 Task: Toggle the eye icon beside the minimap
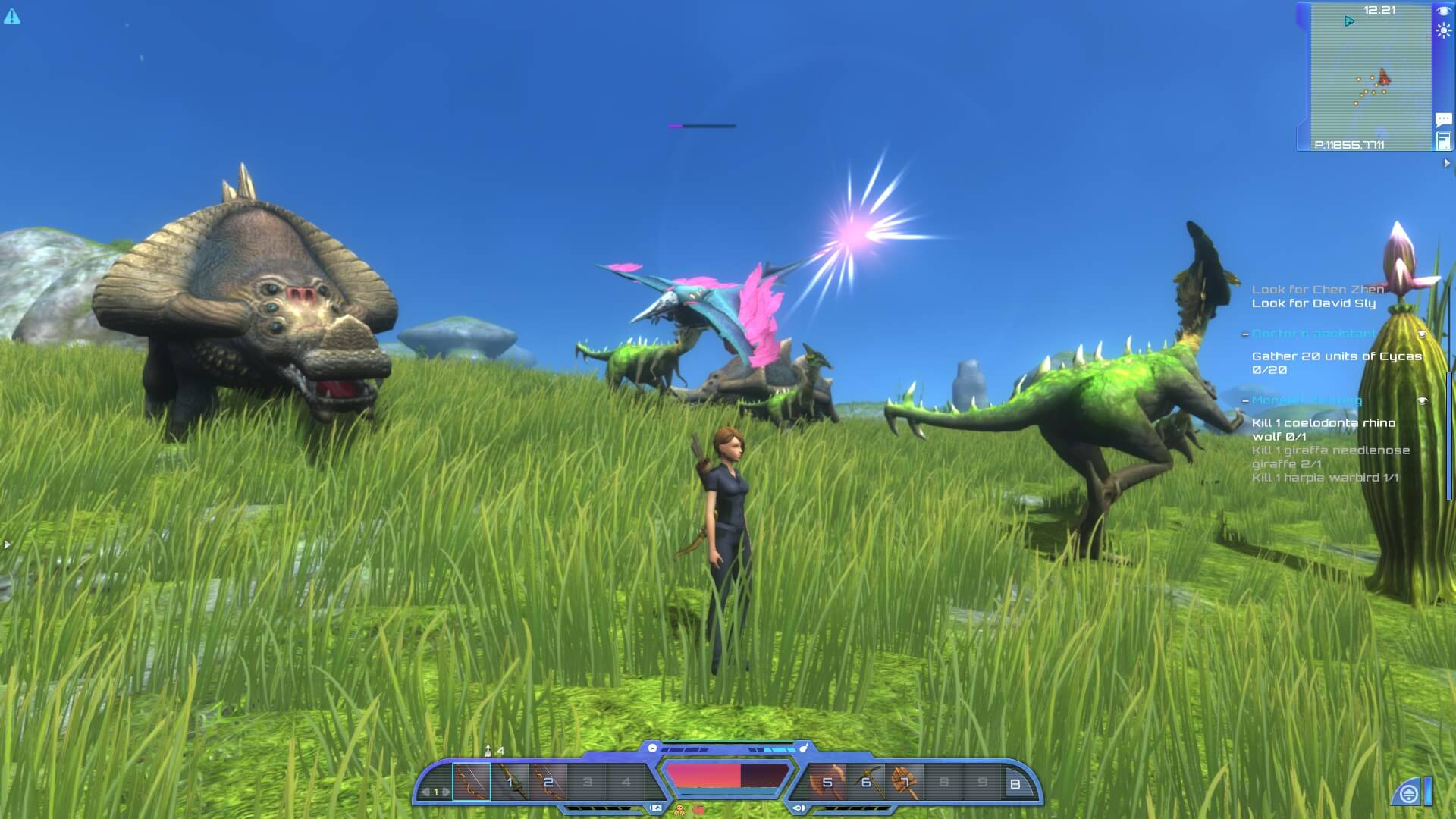tap(1443, 11)
